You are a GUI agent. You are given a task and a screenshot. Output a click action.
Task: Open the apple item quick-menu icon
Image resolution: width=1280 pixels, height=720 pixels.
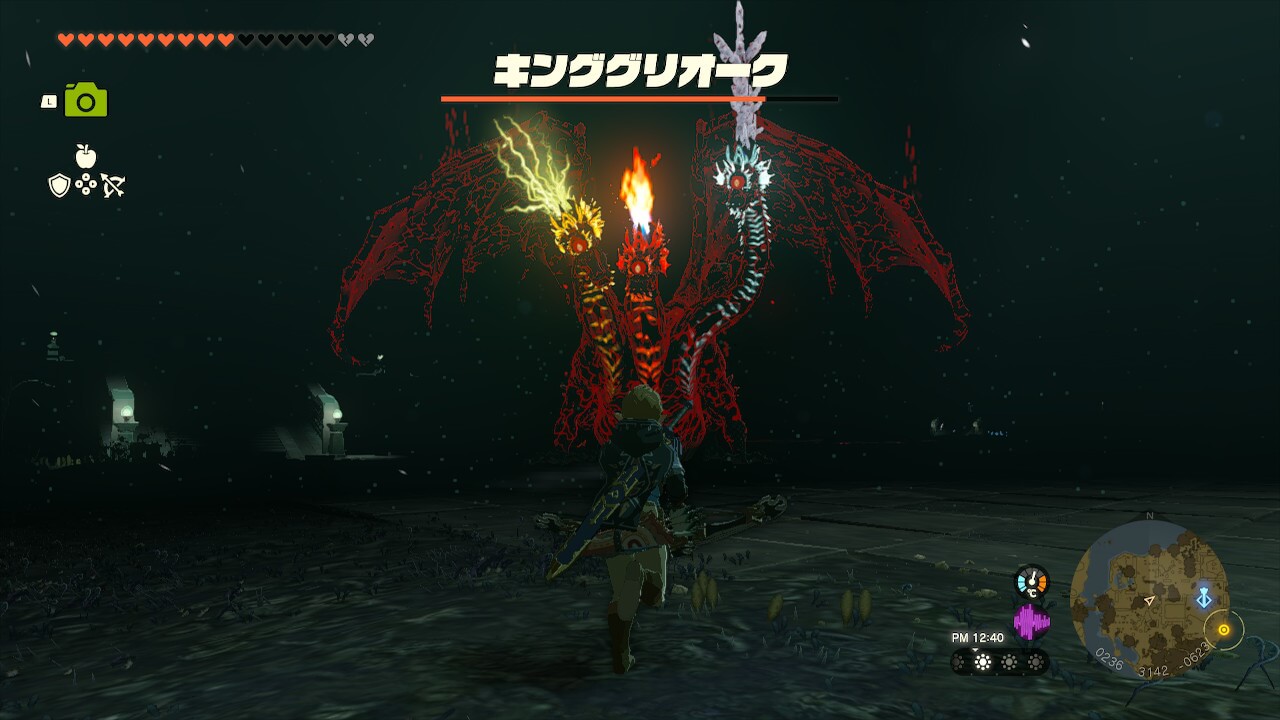pos(86,156)
